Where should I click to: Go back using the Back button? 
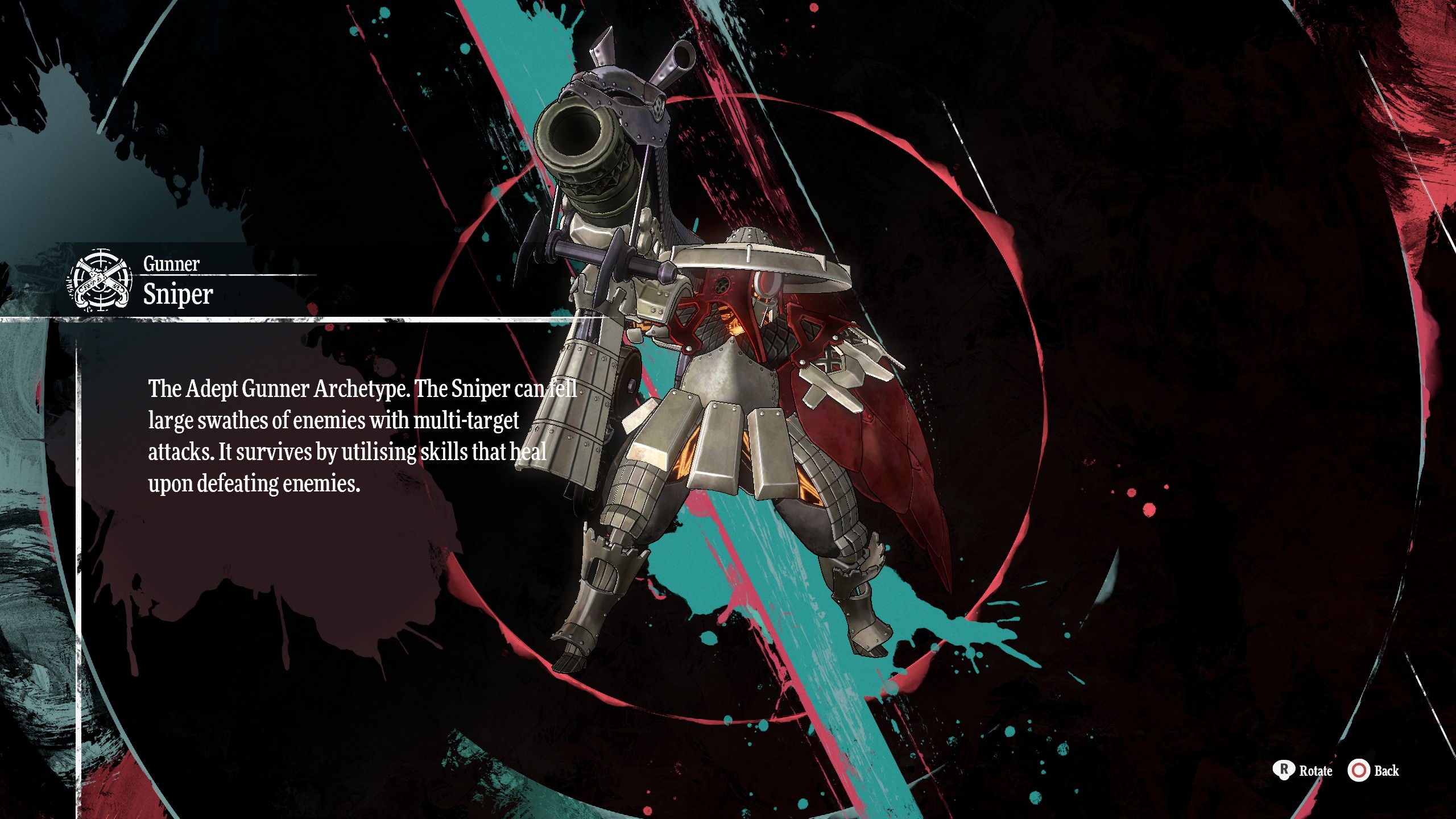tap(1372, 771)
